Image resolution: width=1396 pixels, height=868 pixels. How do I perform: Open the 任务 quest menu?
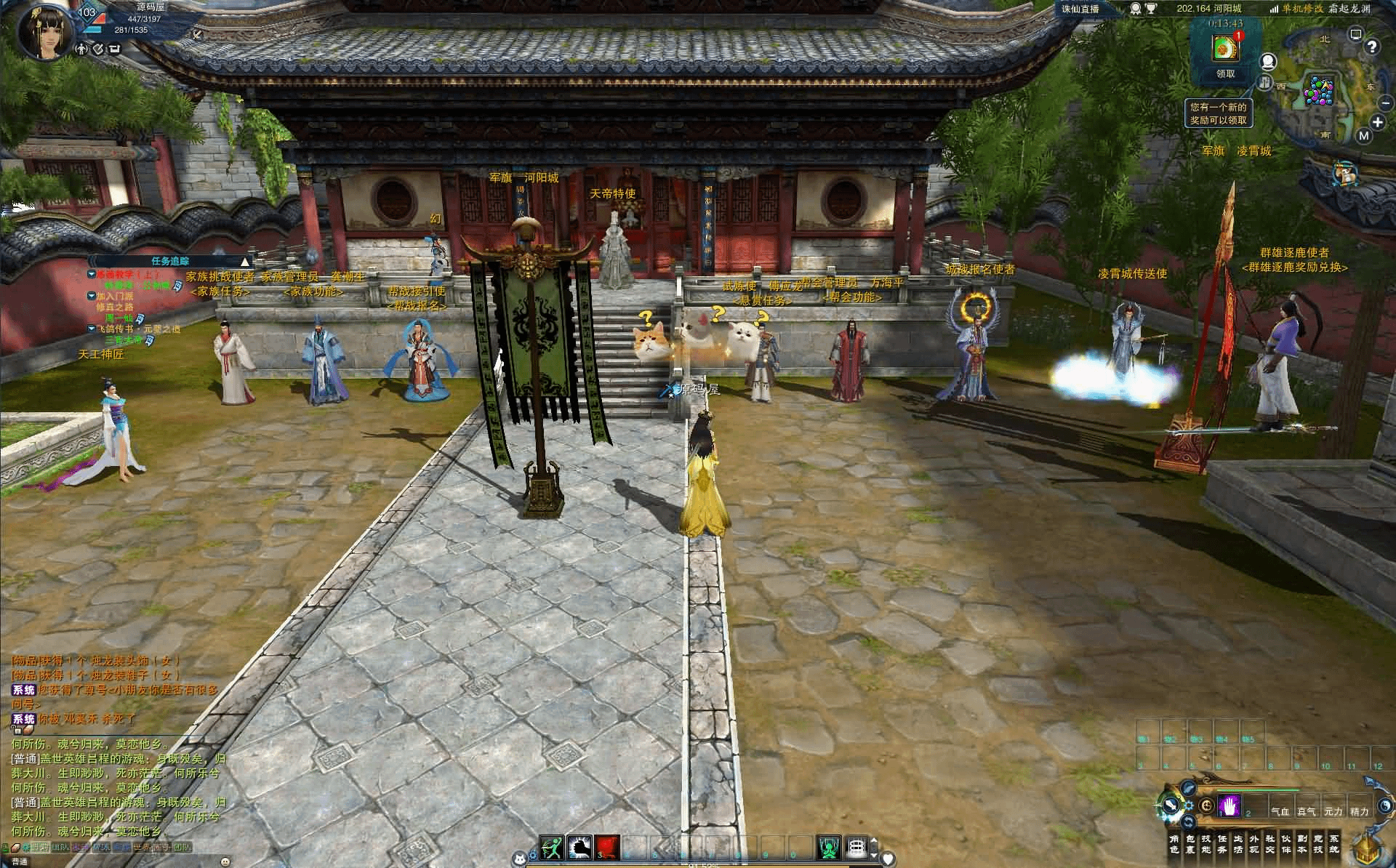point(1221,843)
